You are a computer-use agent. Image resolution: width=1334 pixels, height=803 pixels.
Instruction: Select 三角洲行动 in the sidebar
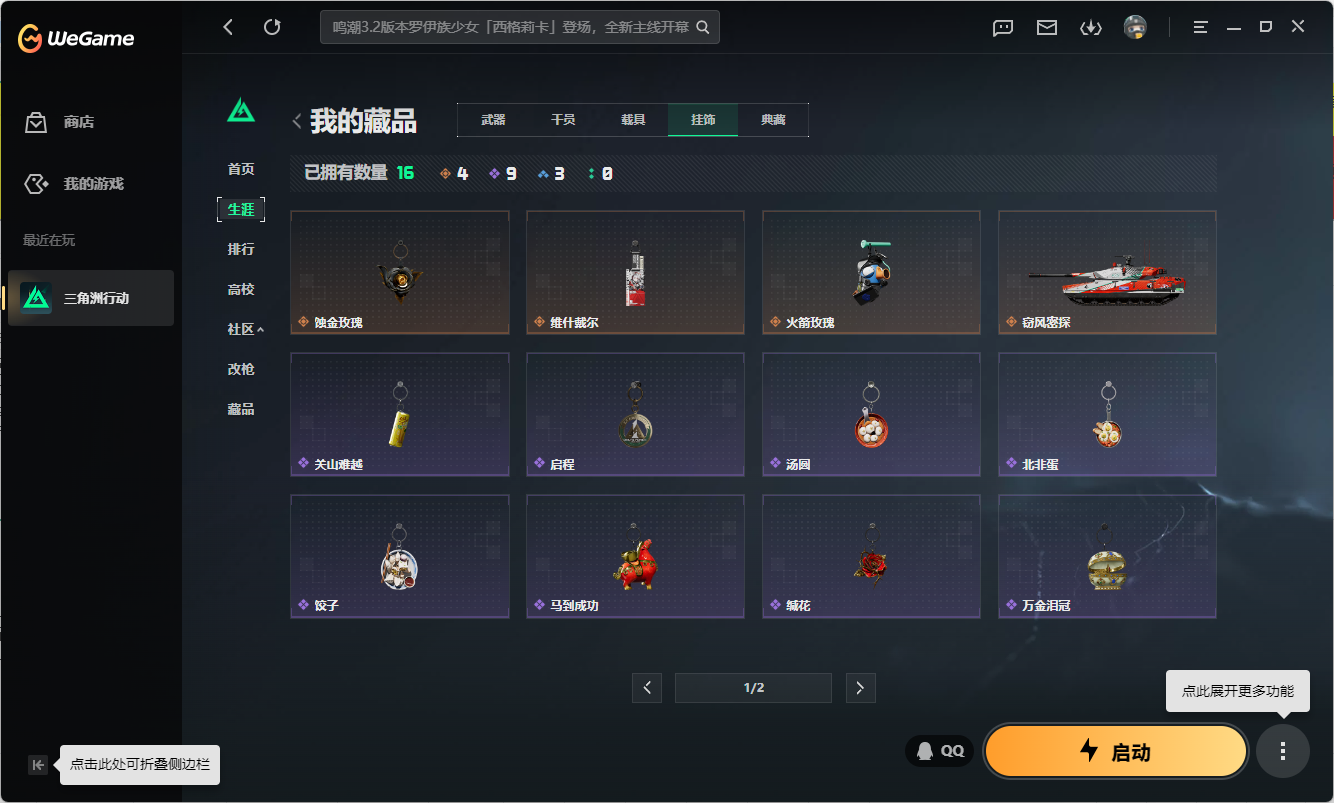[x=90, y=298]
